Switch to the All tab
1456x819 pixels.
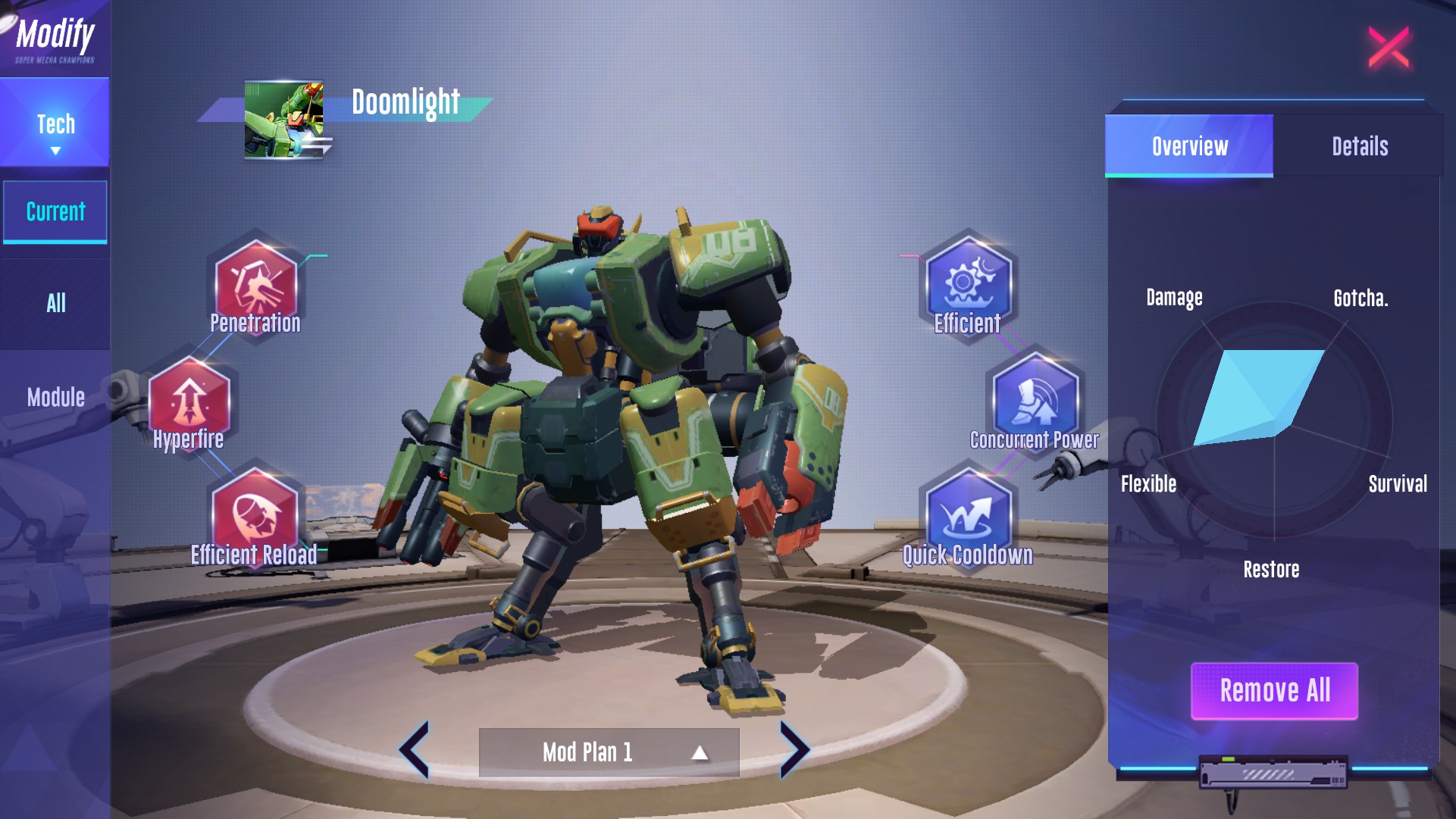55,303
